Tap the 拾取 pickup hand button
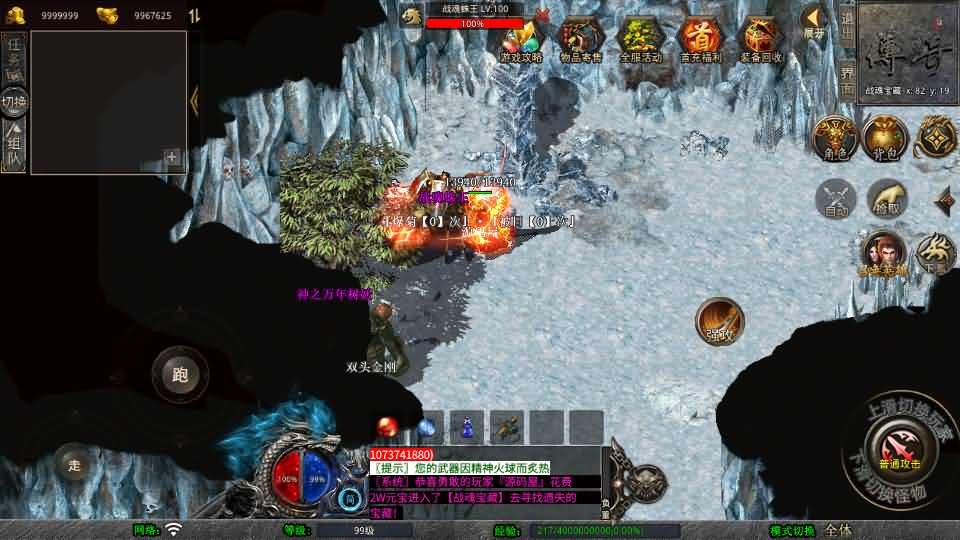Screen dimensions: 960x540 point(887,199)
